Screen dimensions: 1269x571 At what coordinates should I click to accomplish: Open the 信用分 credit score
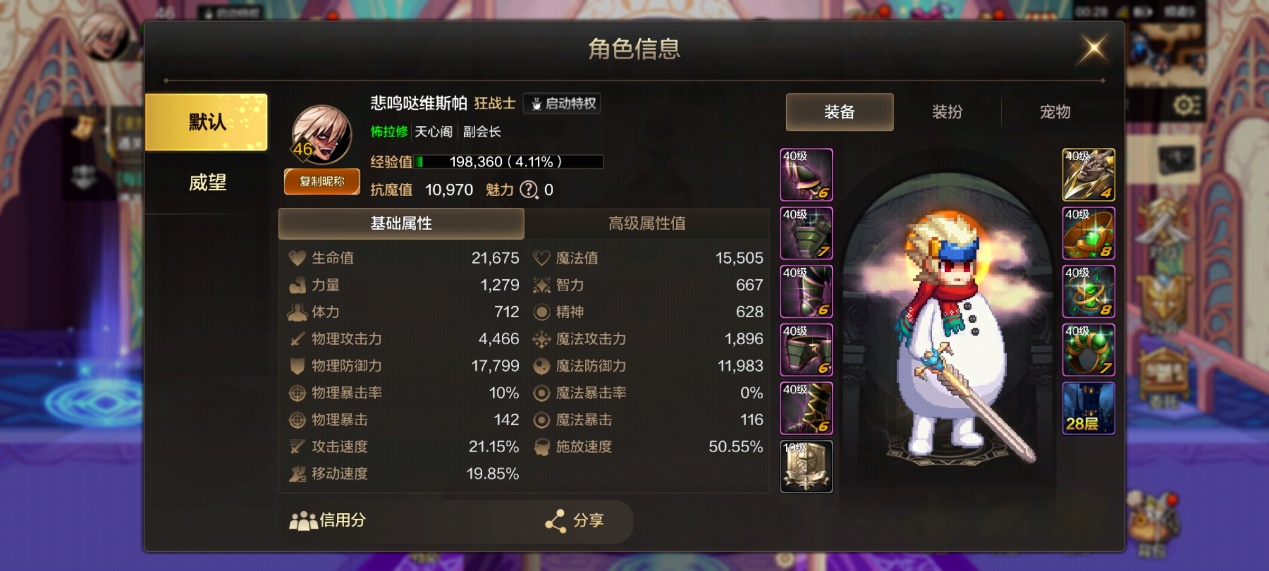point(328,520)
